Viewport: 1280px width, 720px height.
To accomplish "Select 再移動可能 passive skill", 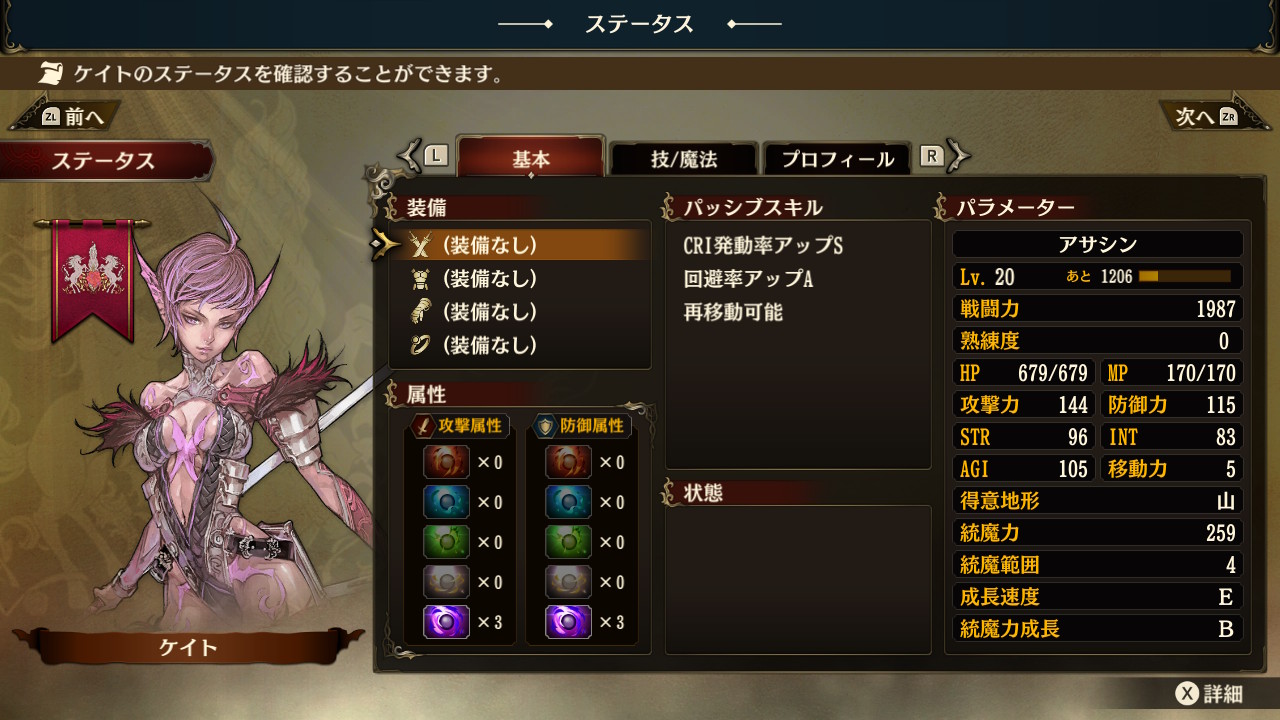I will pos(733,313).
